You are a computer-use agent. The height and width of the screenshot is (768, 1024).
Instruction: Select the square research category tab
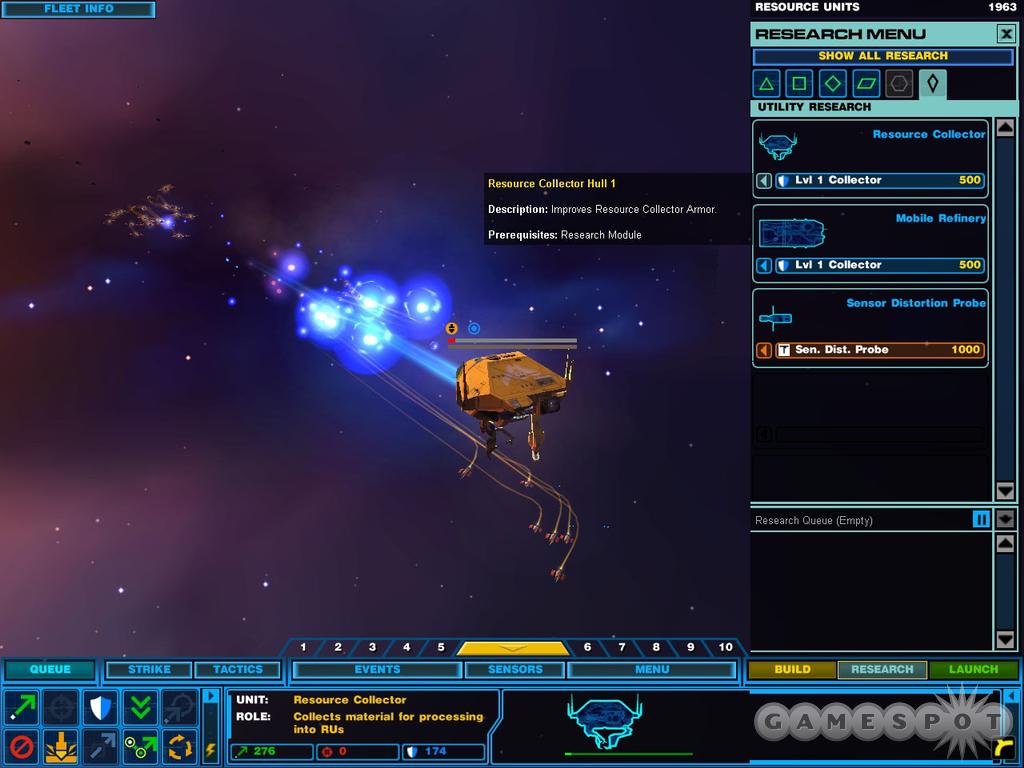[799, 84]
